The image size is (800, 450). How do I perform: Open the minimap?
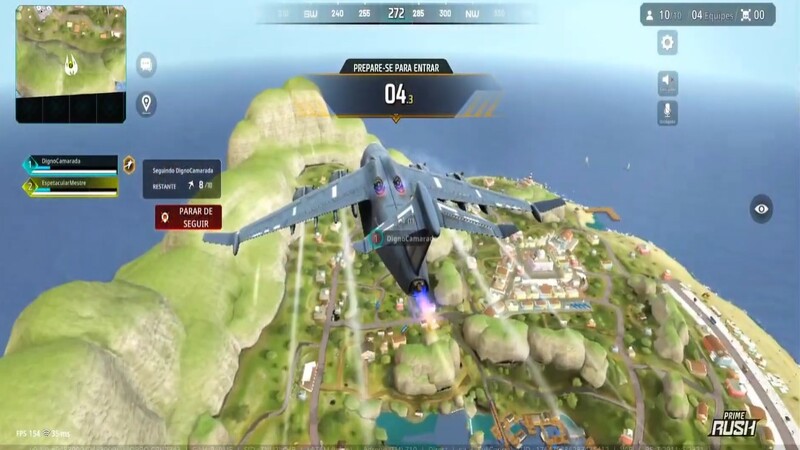(70, 63)
